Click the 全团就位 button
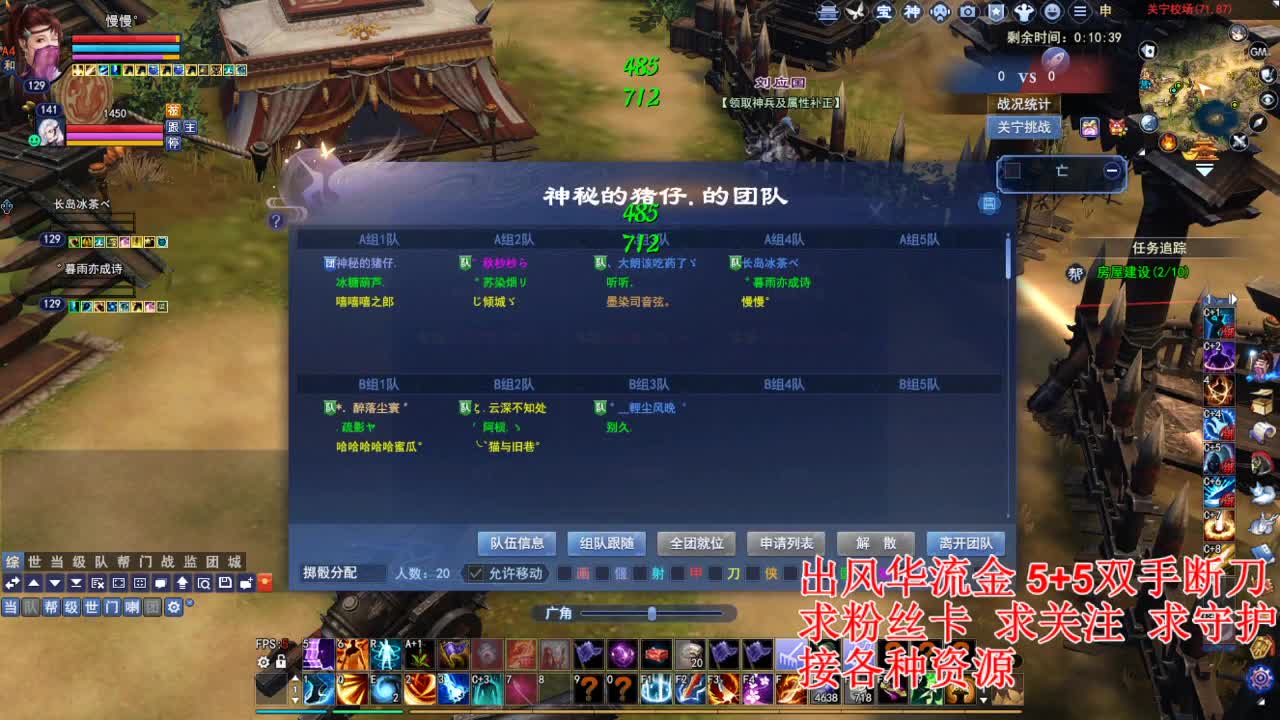Viewport: 1280px width, 720px height. click(x=697, y=543)
